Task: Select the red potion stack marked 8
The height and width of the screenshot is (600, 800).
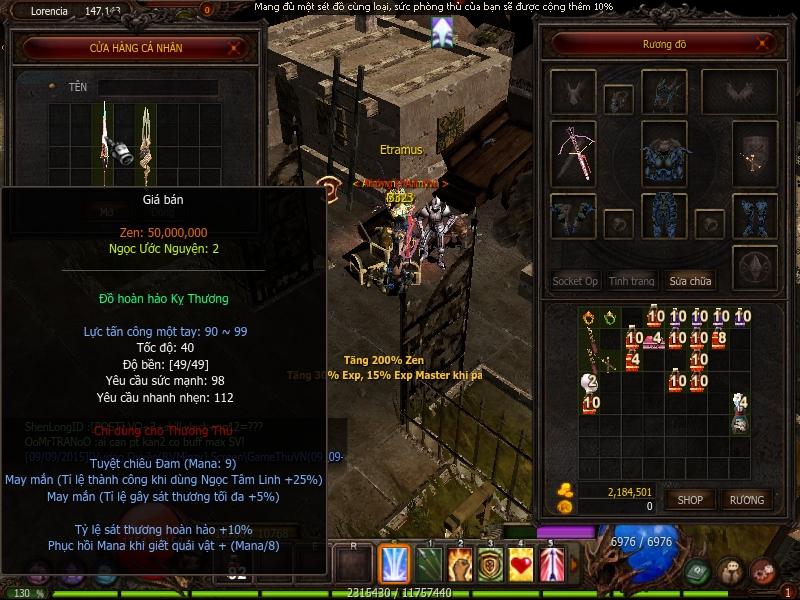Action: tap(720, 339)
